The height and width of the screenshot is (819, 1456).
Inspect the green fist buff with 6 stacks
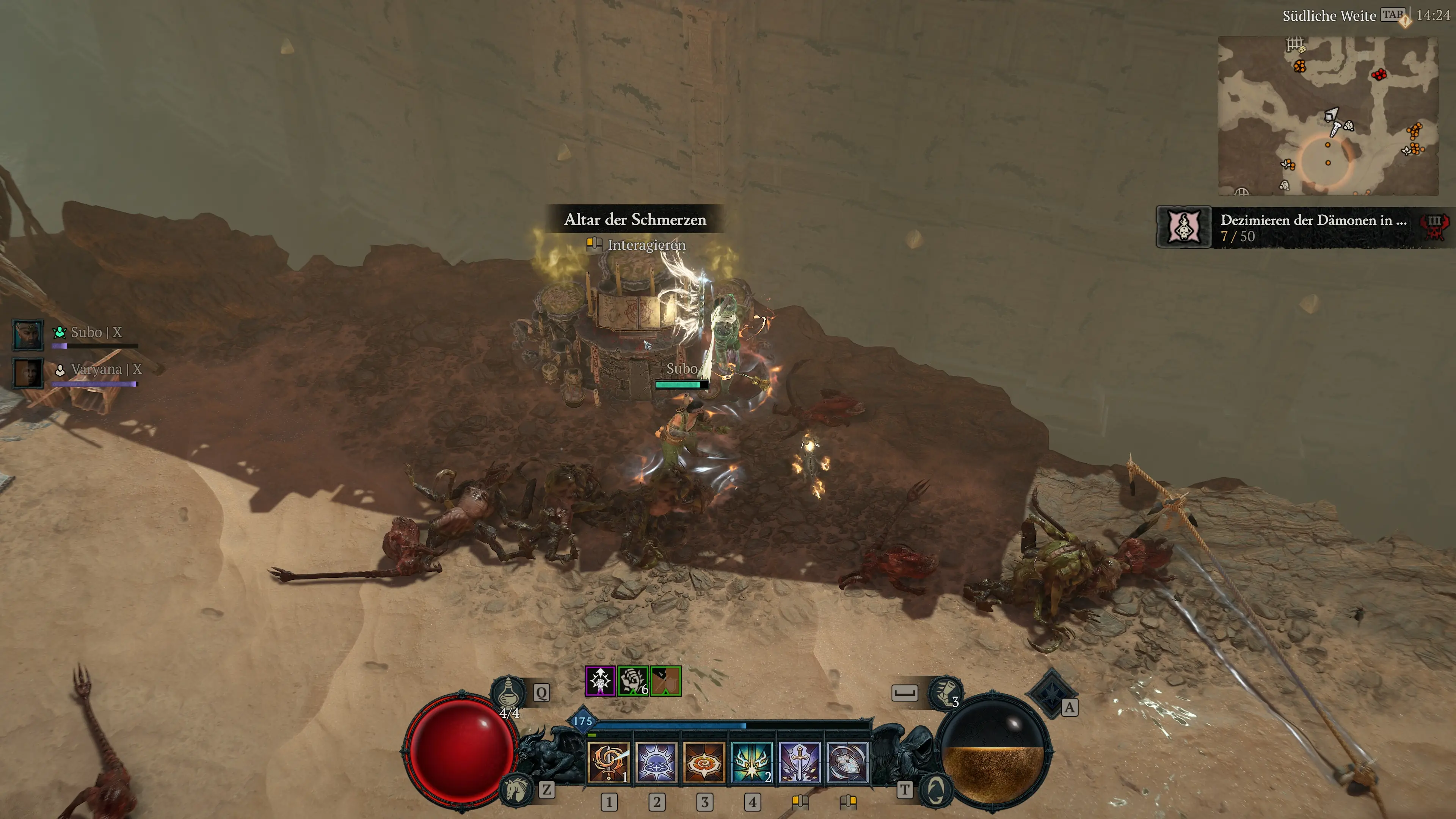coord(632,681)
